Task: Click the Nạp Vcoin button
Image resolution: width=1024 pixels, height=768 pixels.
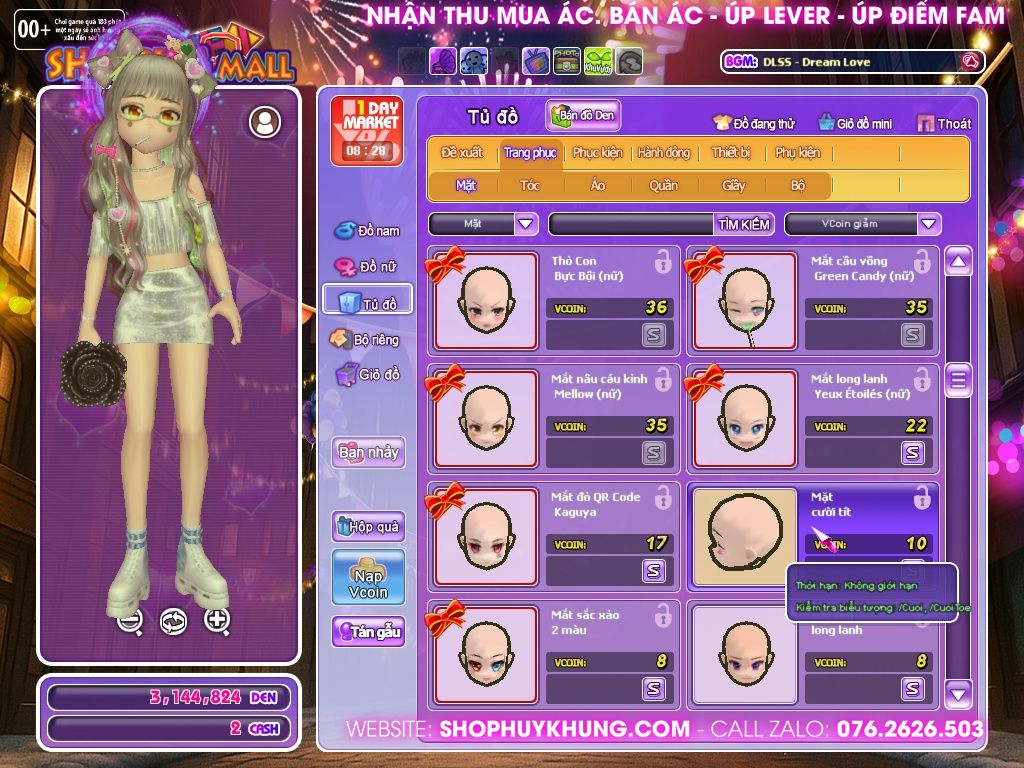Action: (x=368, y=577)
